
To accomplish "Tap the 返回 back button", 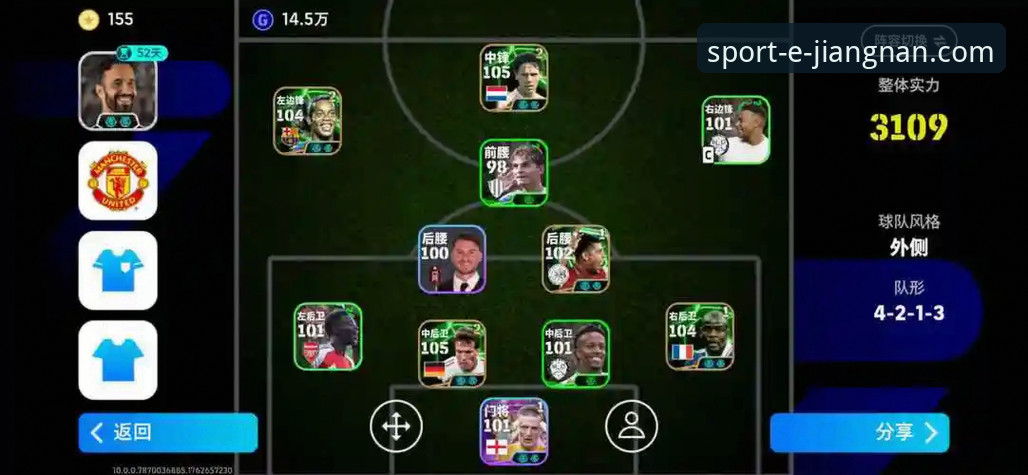I will (x=167, y=432).
